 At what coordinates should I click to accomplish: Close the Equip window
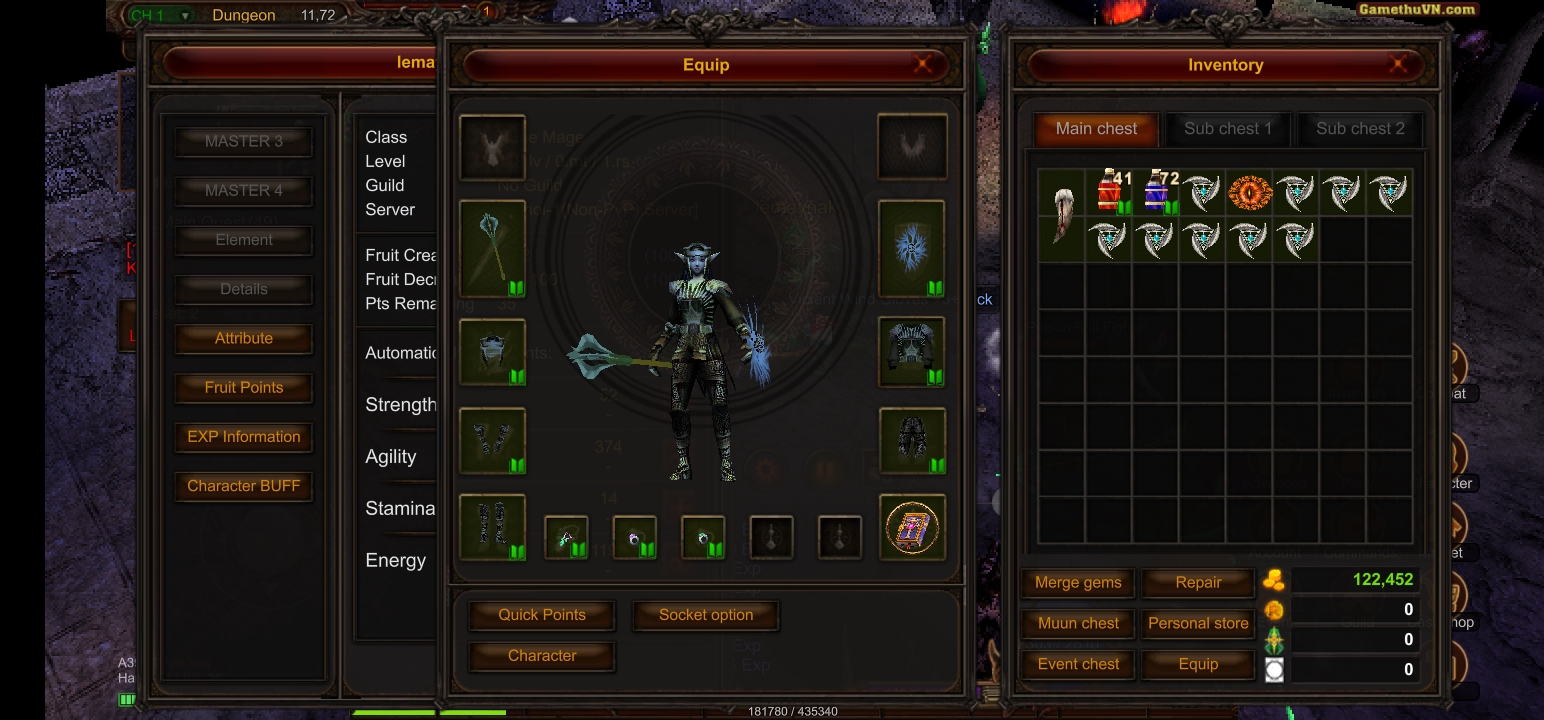click(922, 65)
